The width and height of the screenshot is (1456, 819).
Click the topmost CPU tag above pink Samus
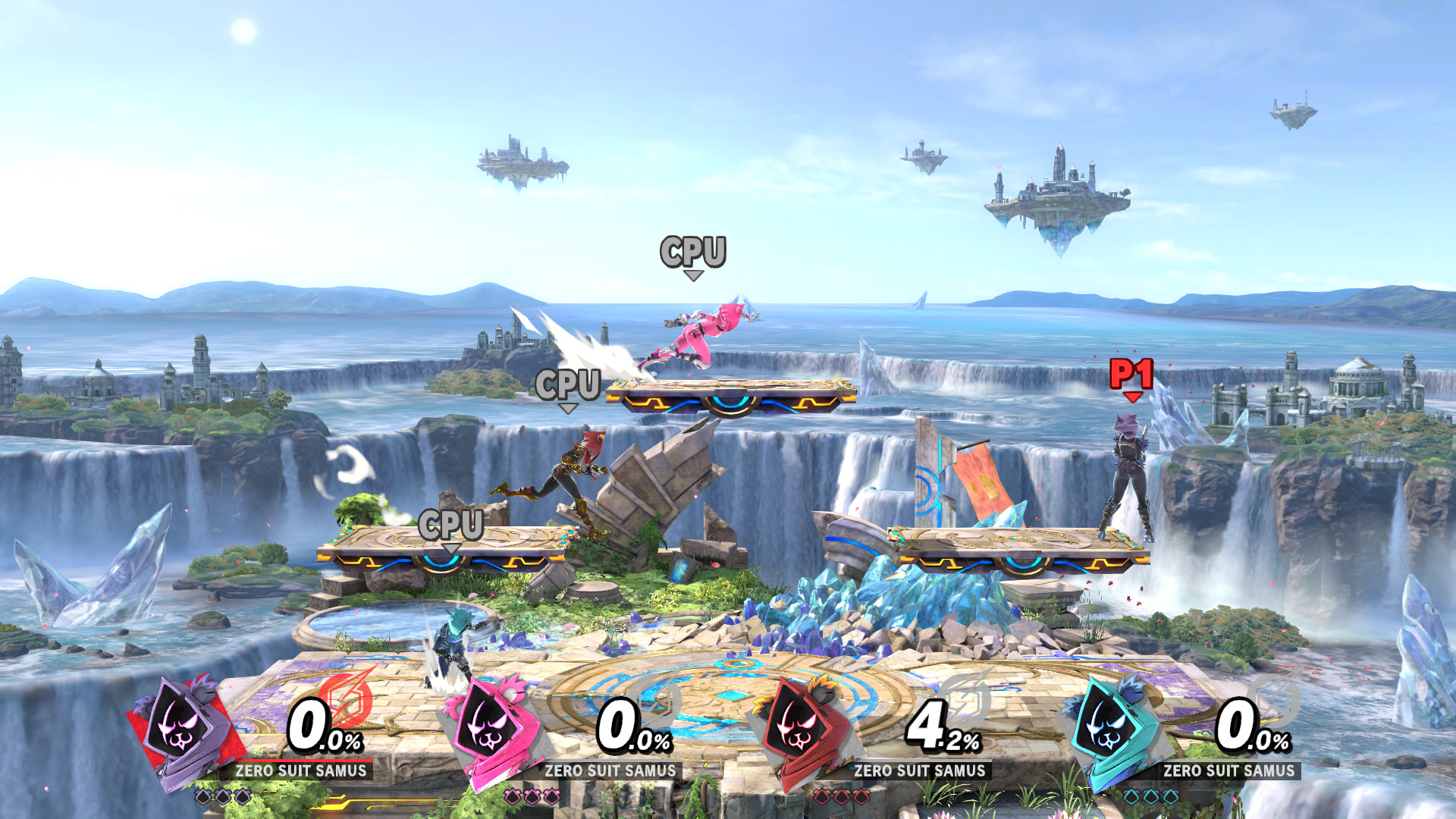tap(692, 252)
